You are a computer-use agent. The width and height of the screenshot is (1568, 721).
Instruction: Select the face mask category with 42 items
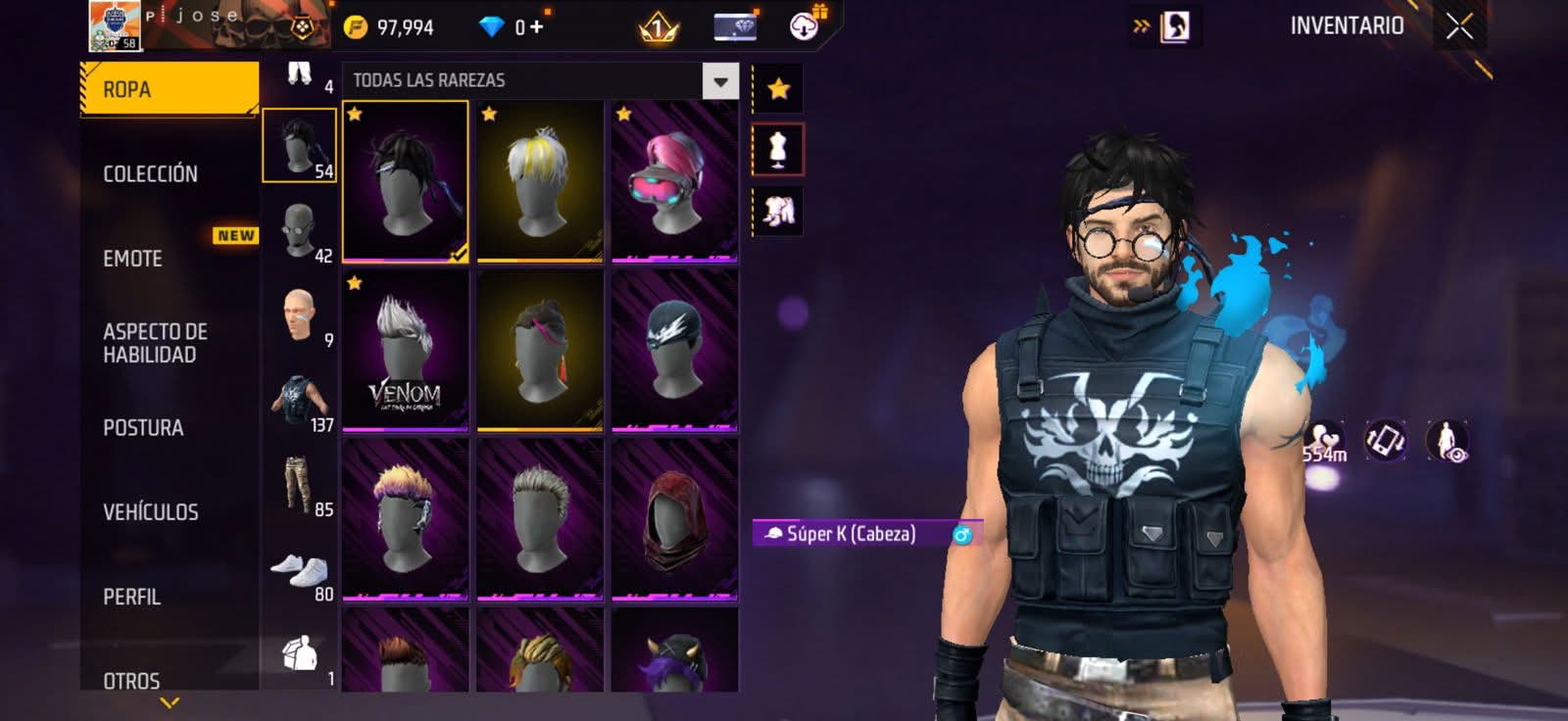(x=300, y=232)
